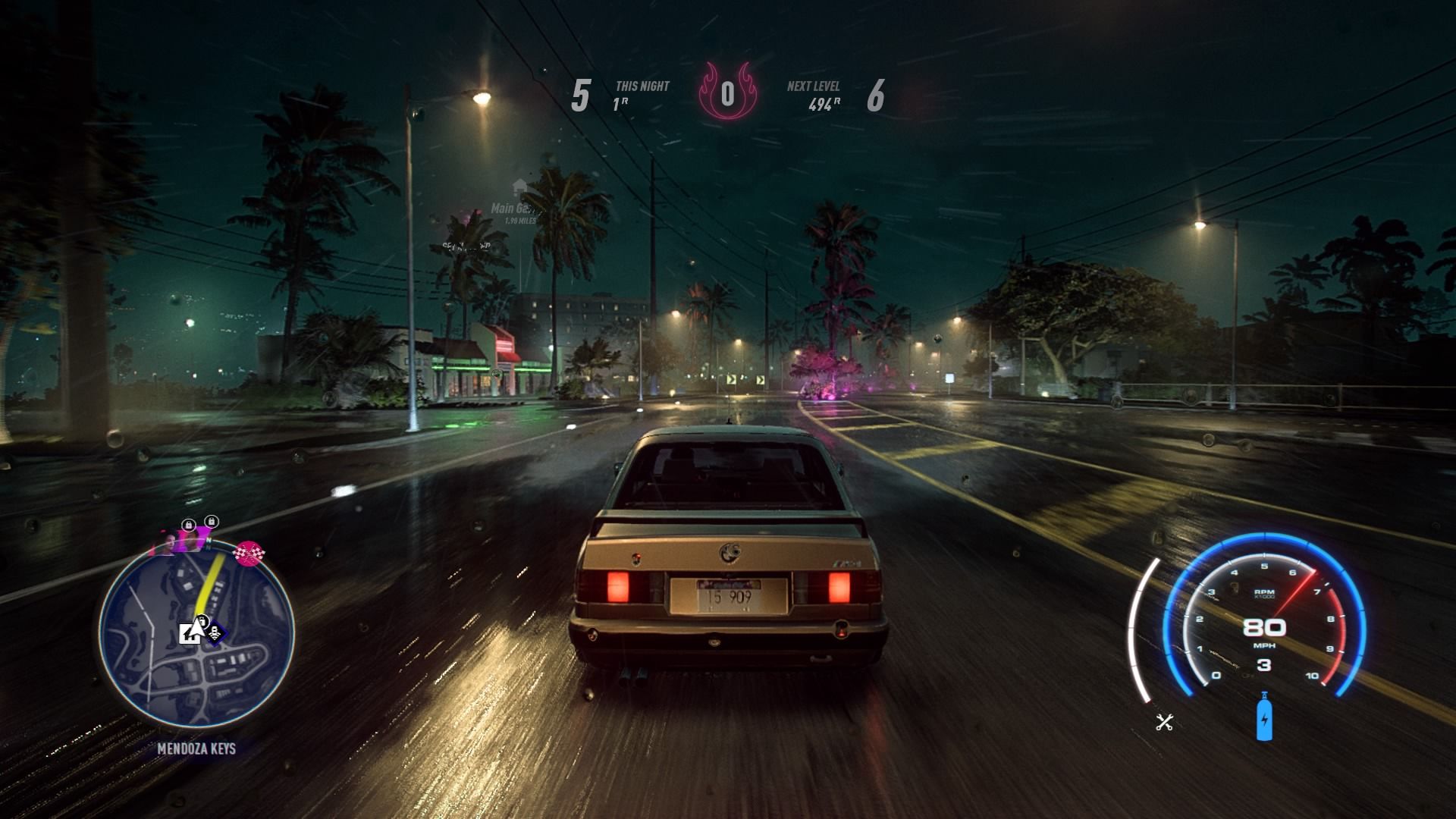The width and height of the screenshot is (1456, 819).
Task: Select the Main Garage waypoint marker
Action: [x=519, y=187]
